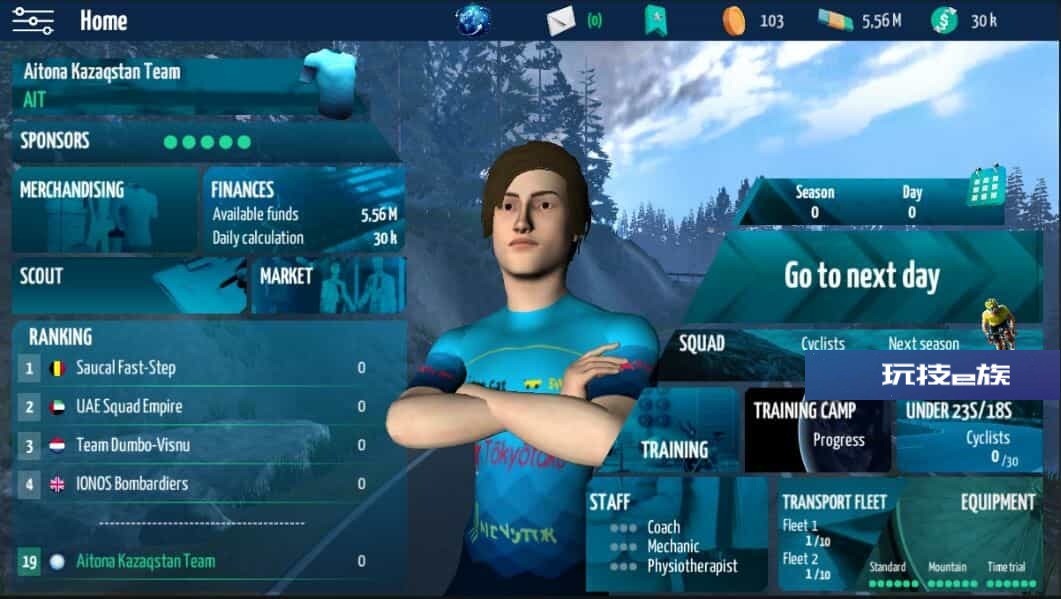The height and width of the screenshot is (599, 1061).
Task: Select UAE Squad Empire ranking row
Action: [210, 407]
